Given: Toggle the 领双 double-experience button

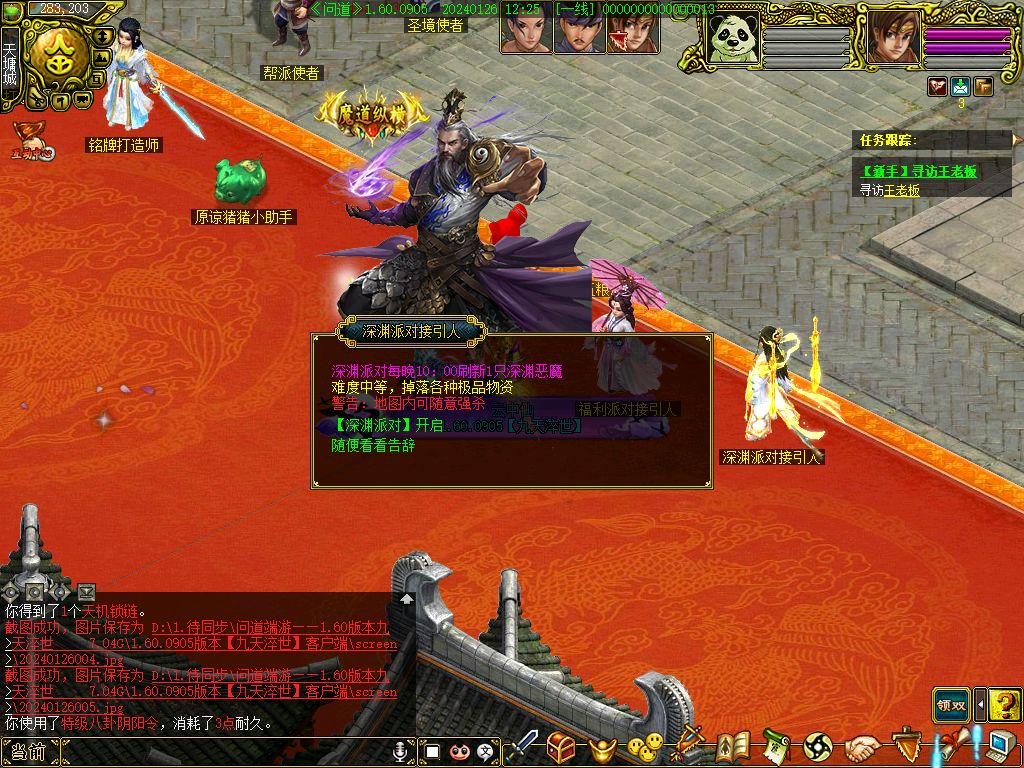Looking at the screenshot, I should point(951,705).
